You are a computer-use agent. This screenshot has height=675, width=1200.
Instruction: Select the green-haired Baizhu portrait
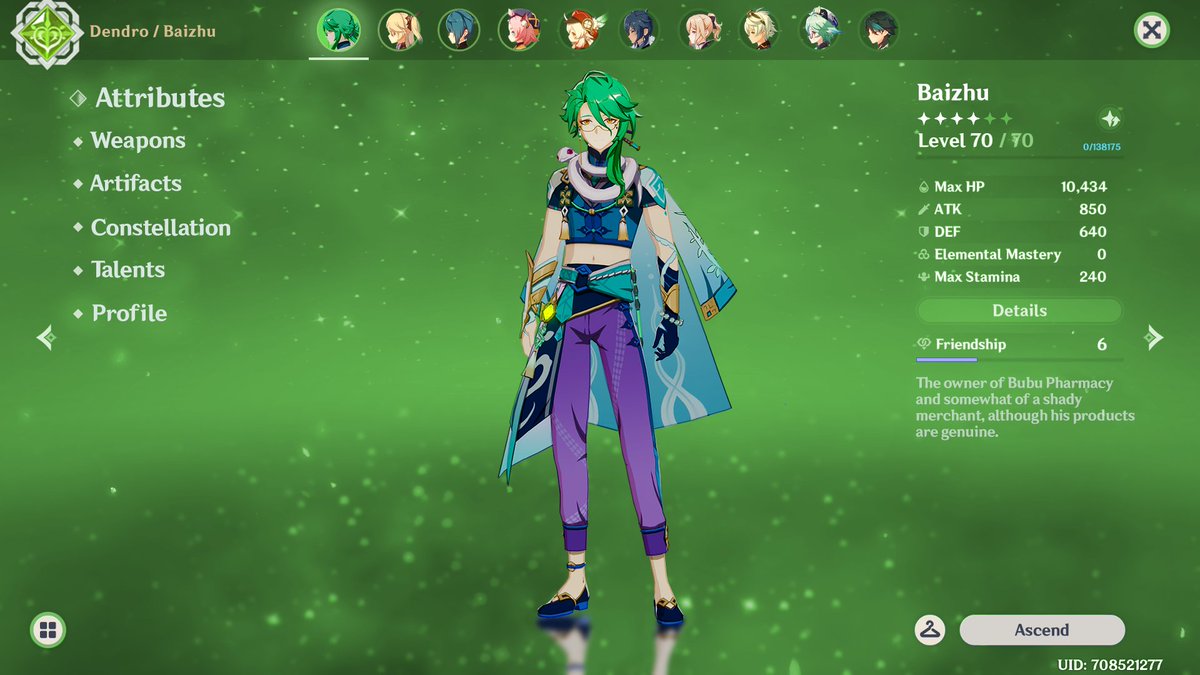point(338,30)
